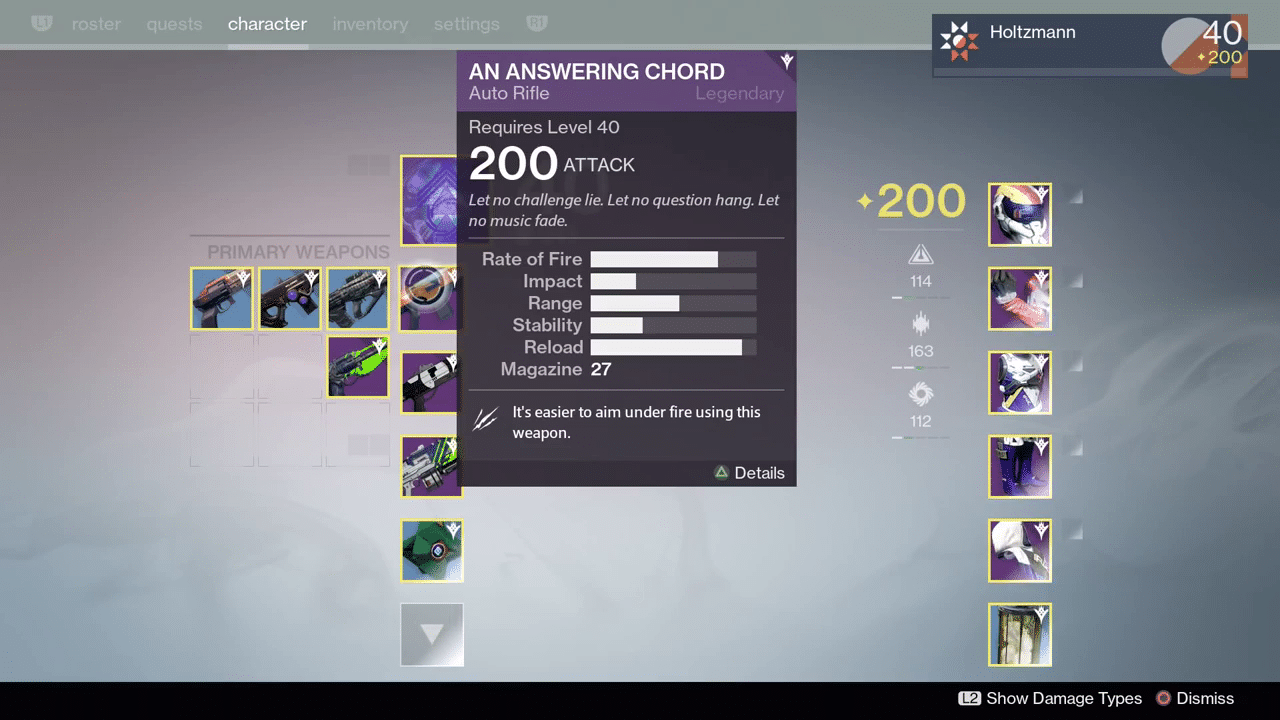Go to the inventory tab

370,24
